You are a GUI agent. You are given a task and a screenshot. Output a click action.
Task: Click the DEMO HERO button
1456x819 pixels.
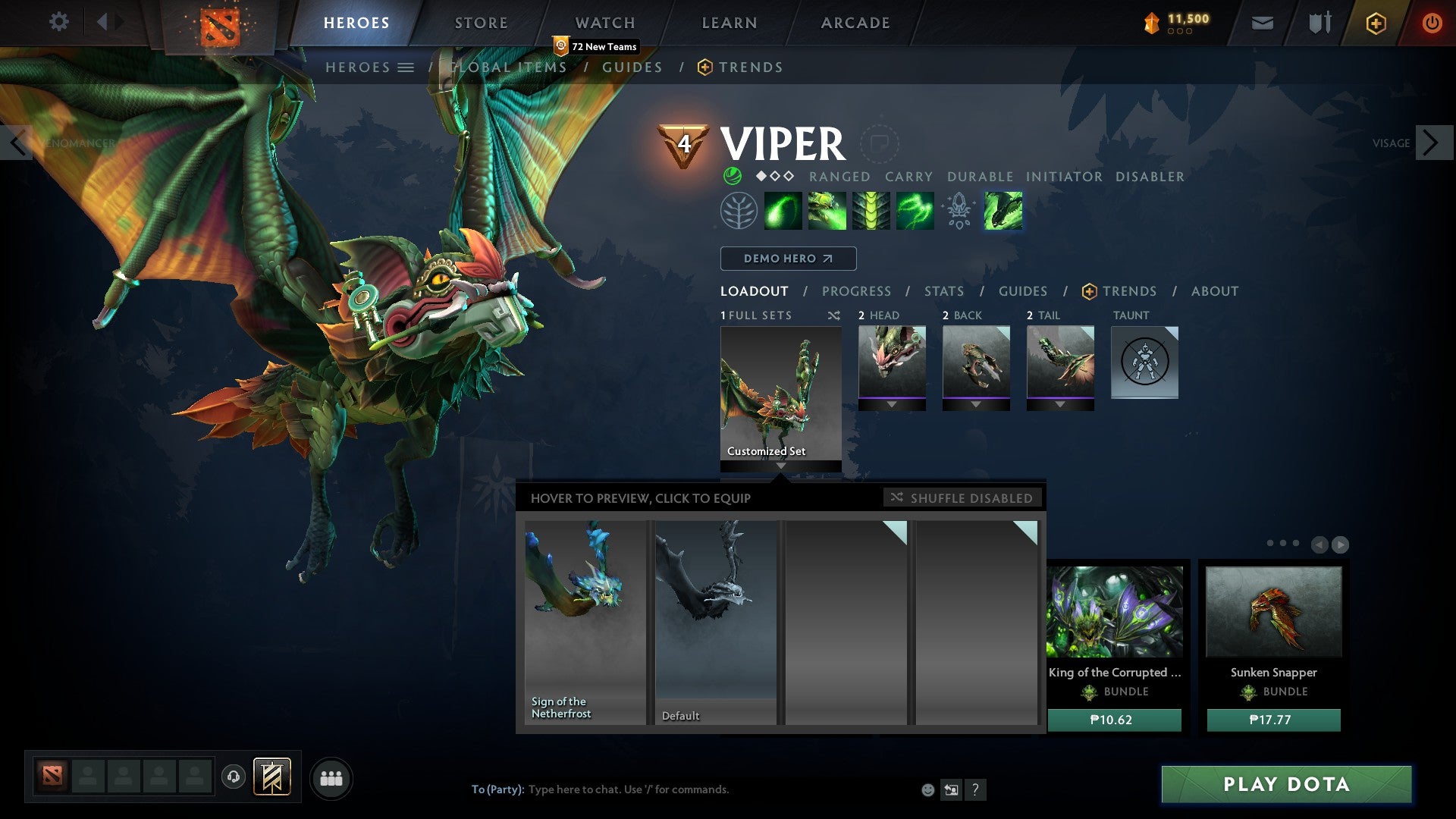pos(787,259)
